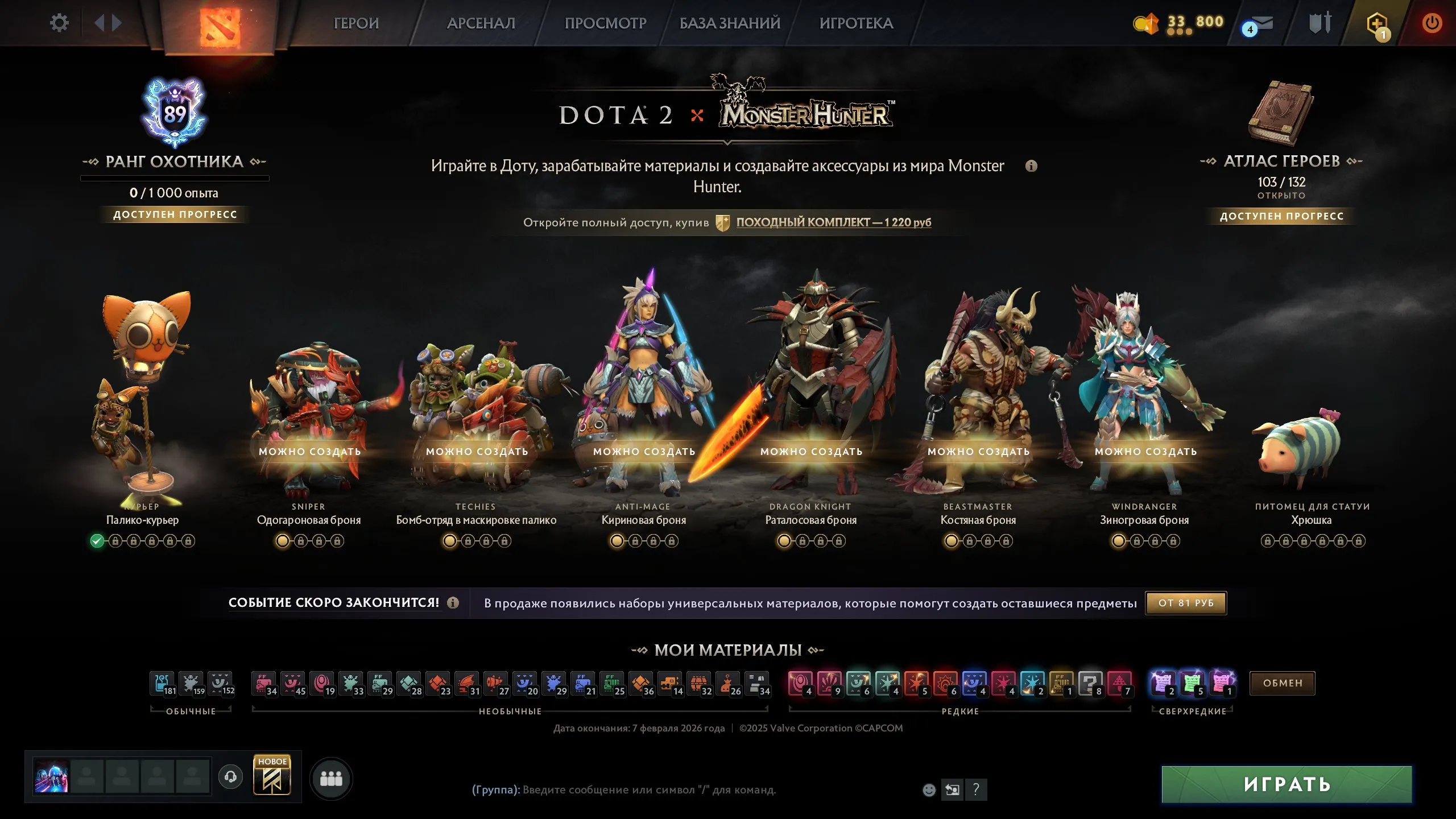This screenshot has height=819, width=1456.
Task: Open the info tooltip next to the event description
Action: [1032, 166]
